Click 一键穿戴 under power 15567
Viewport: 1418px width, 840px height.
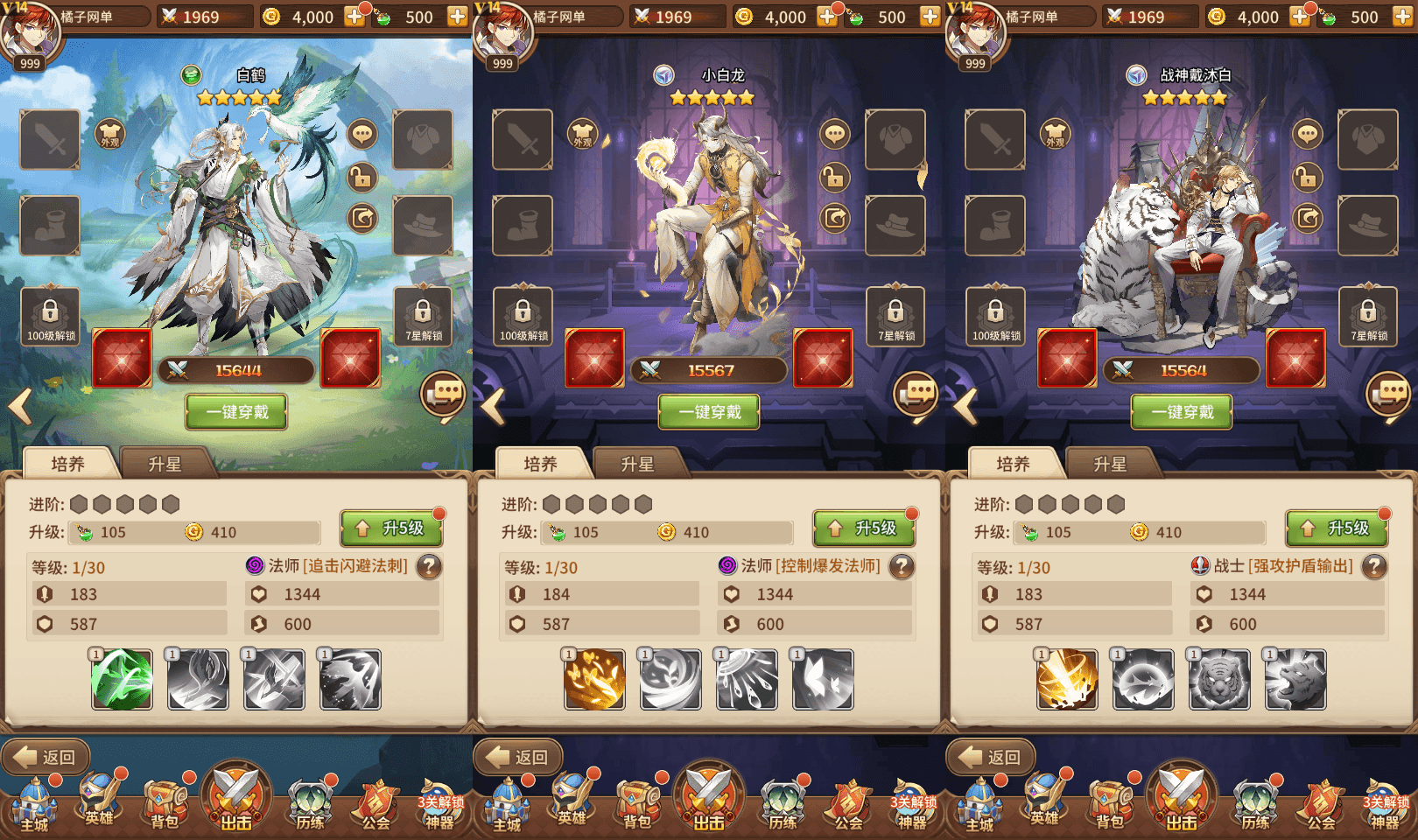(x=709, y=412)
